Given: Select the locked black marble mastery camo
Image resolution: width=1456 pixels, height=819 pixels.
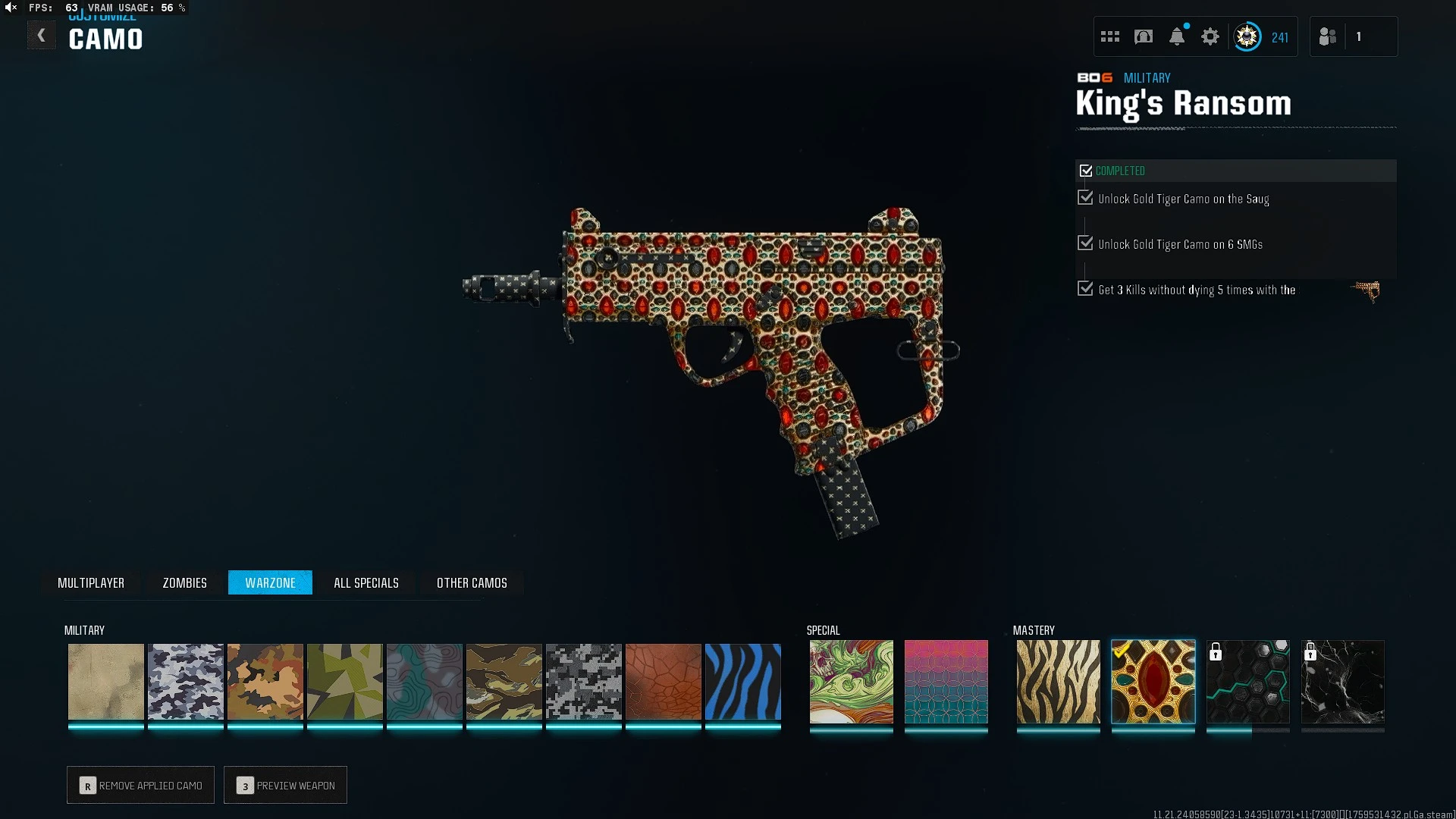Looking at the screenshot, I should pos(1342,681).
